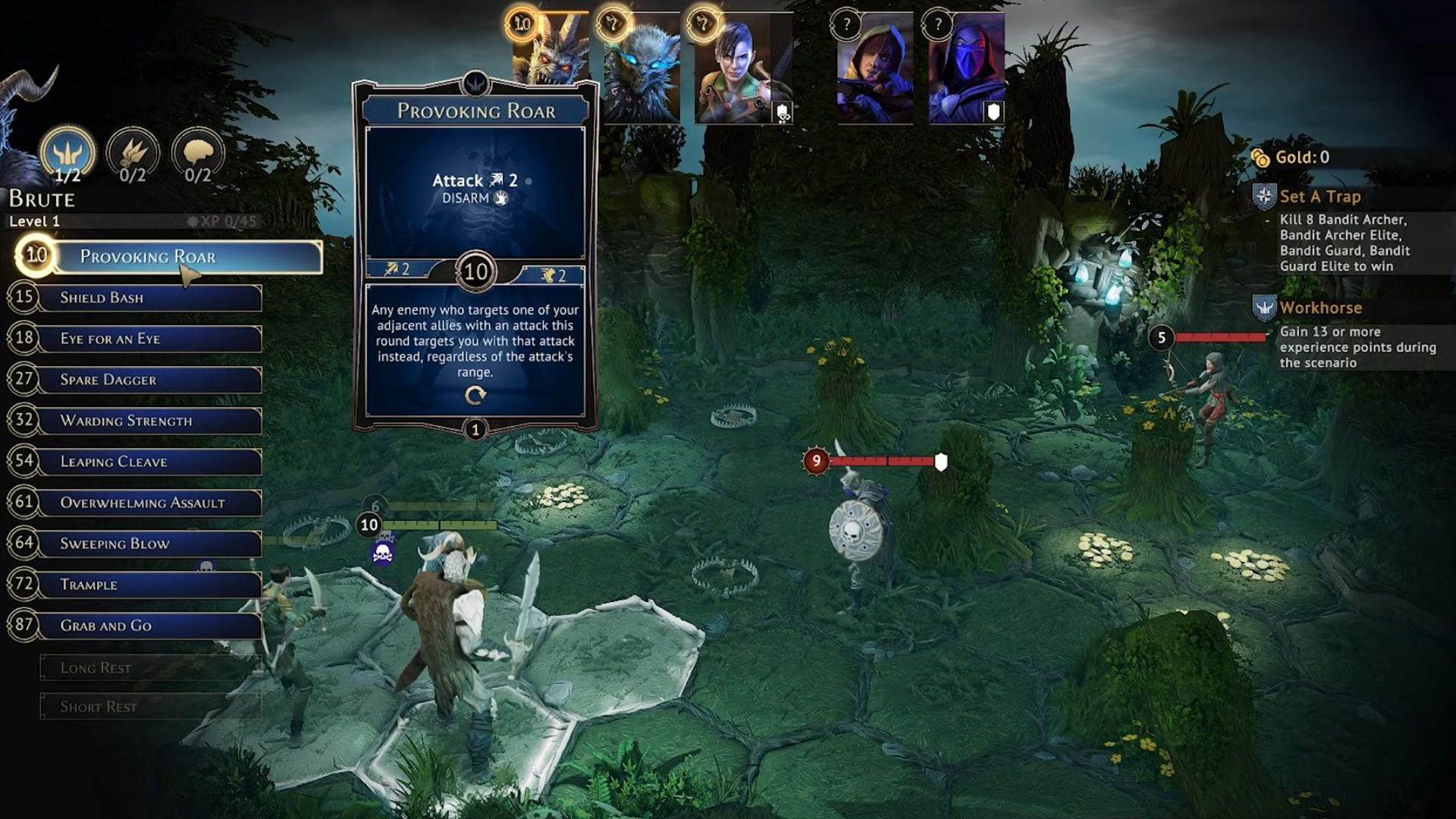Pick the Overwhelming Assault card

[x=152, y=503]
